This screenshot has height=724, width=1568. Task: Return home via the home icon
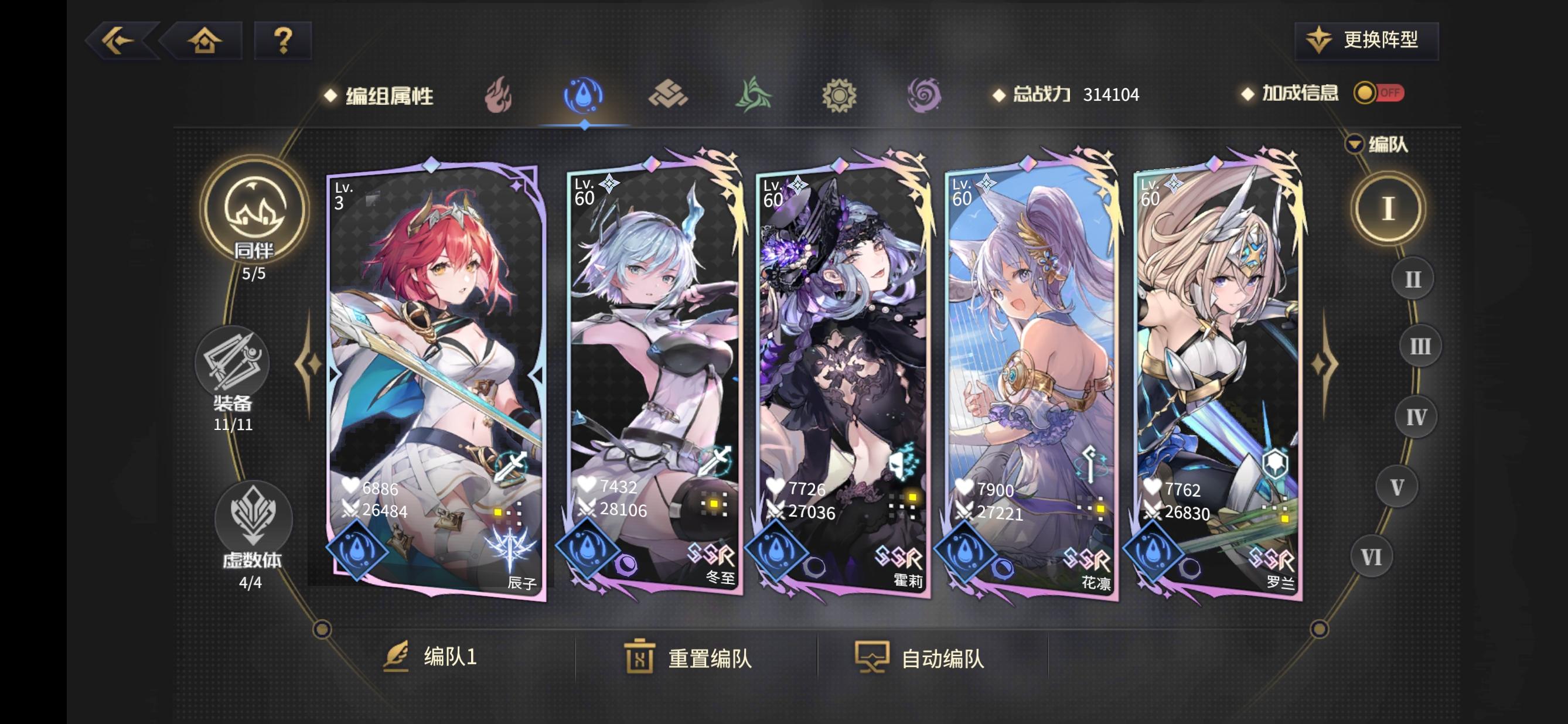[204, 40]
